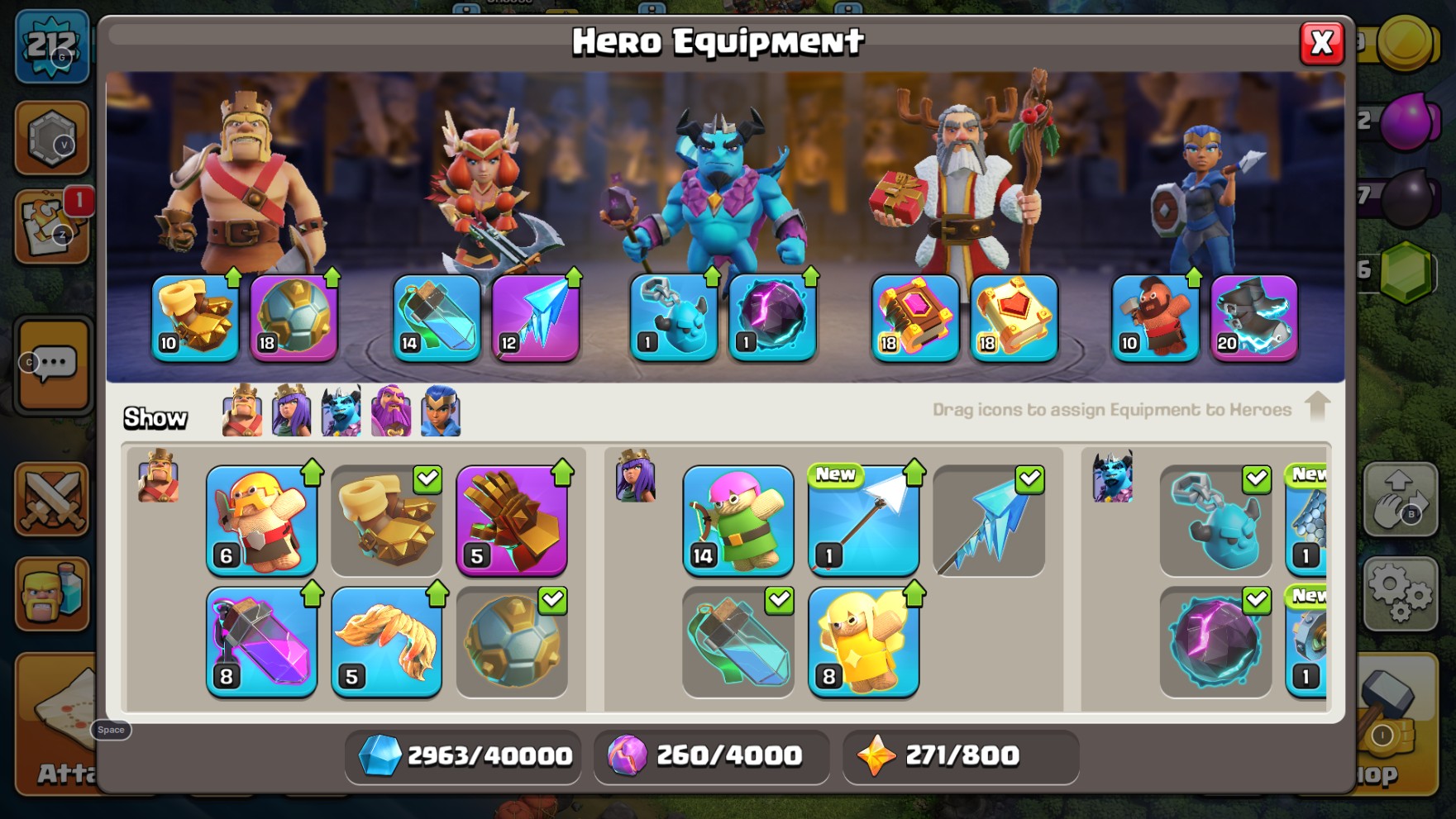The image size is (1456, 819).
Task: Select the equipped Henchmen Puppet slot
Action: tap(674, 318)
